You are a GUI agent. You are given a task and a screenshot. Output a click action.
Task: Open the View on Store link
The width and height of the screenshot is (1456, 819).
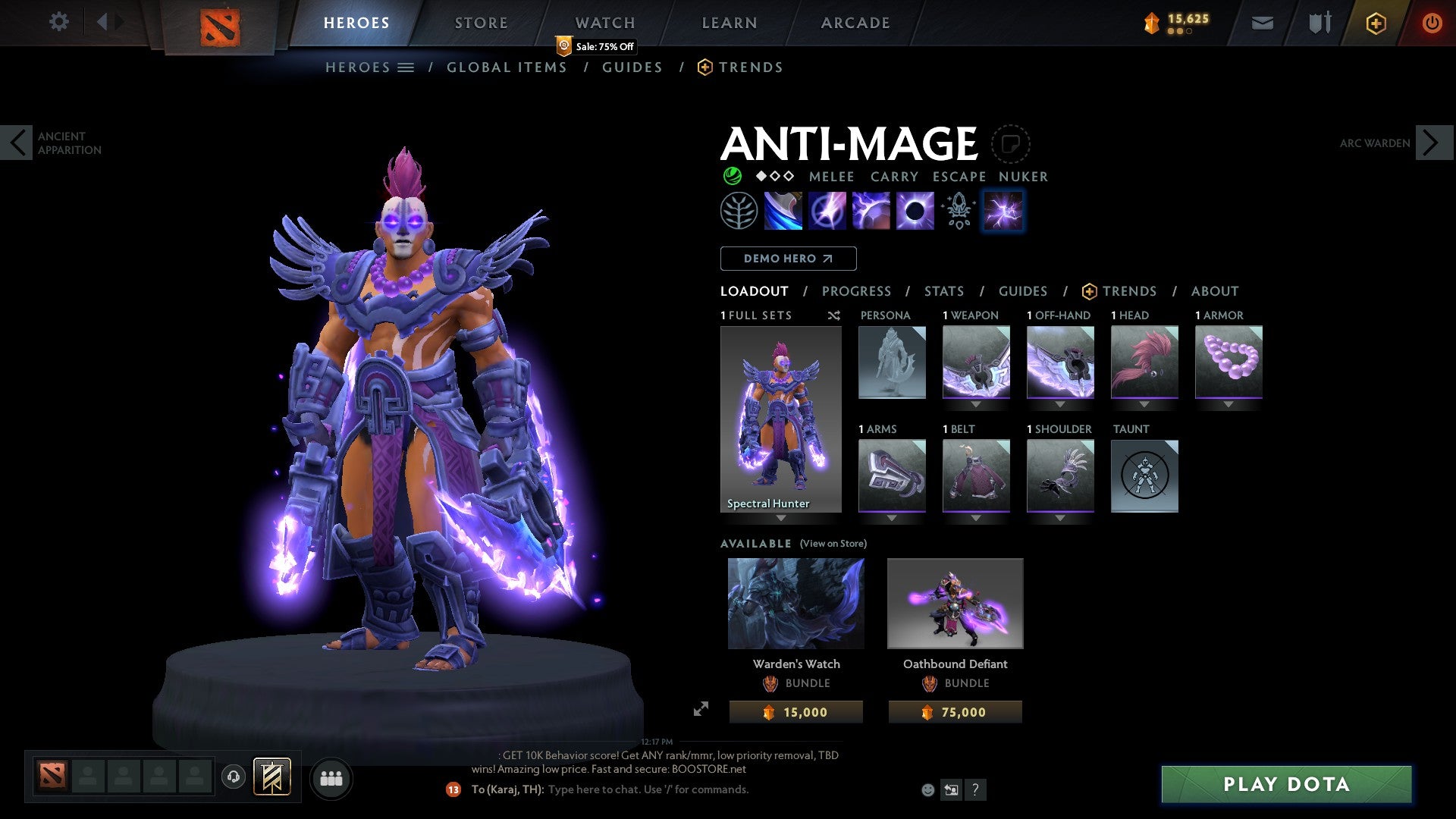832,544
